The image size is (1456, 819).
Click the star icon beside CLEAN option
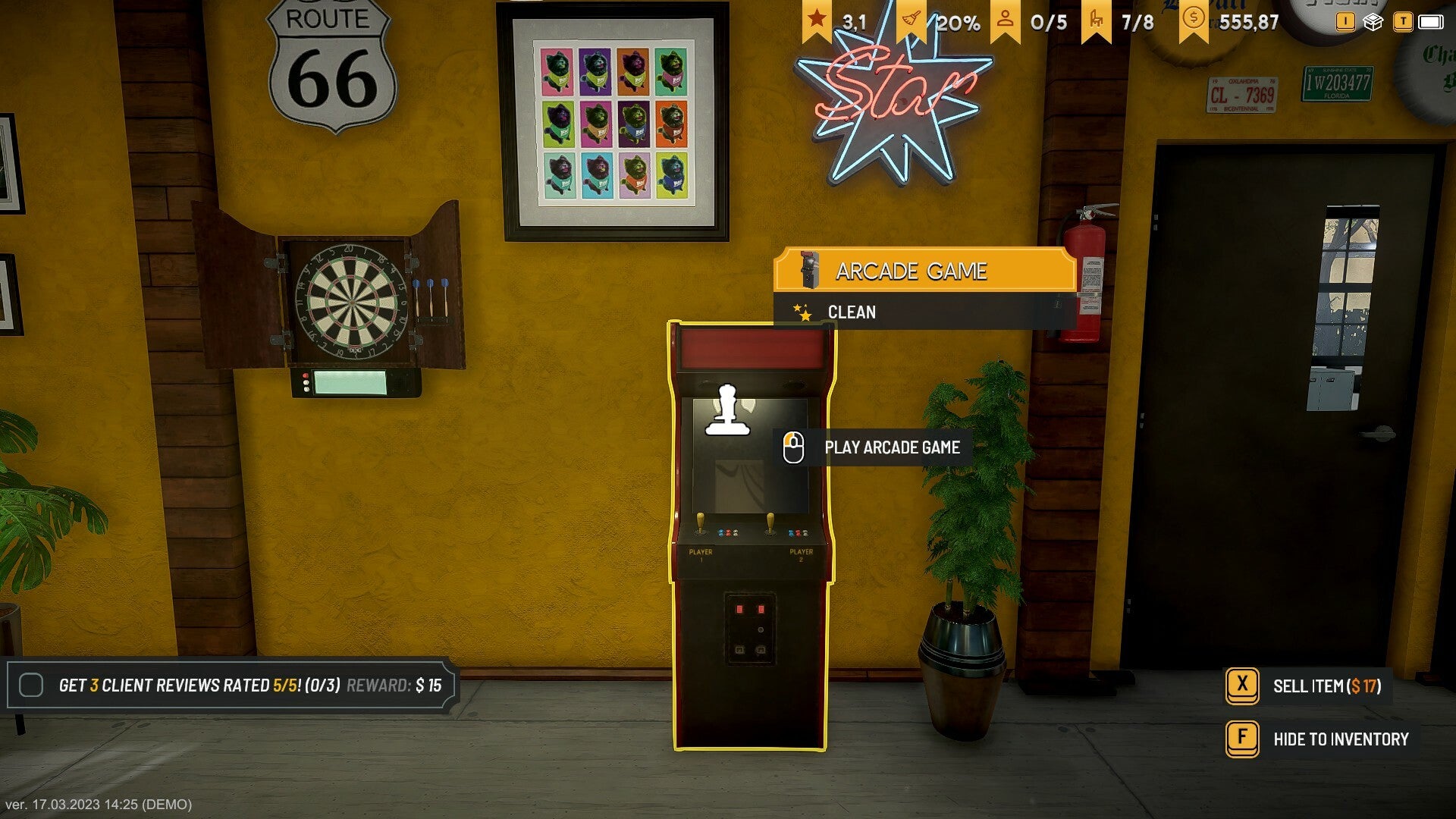pyautogui.click(x=802, y=312)
